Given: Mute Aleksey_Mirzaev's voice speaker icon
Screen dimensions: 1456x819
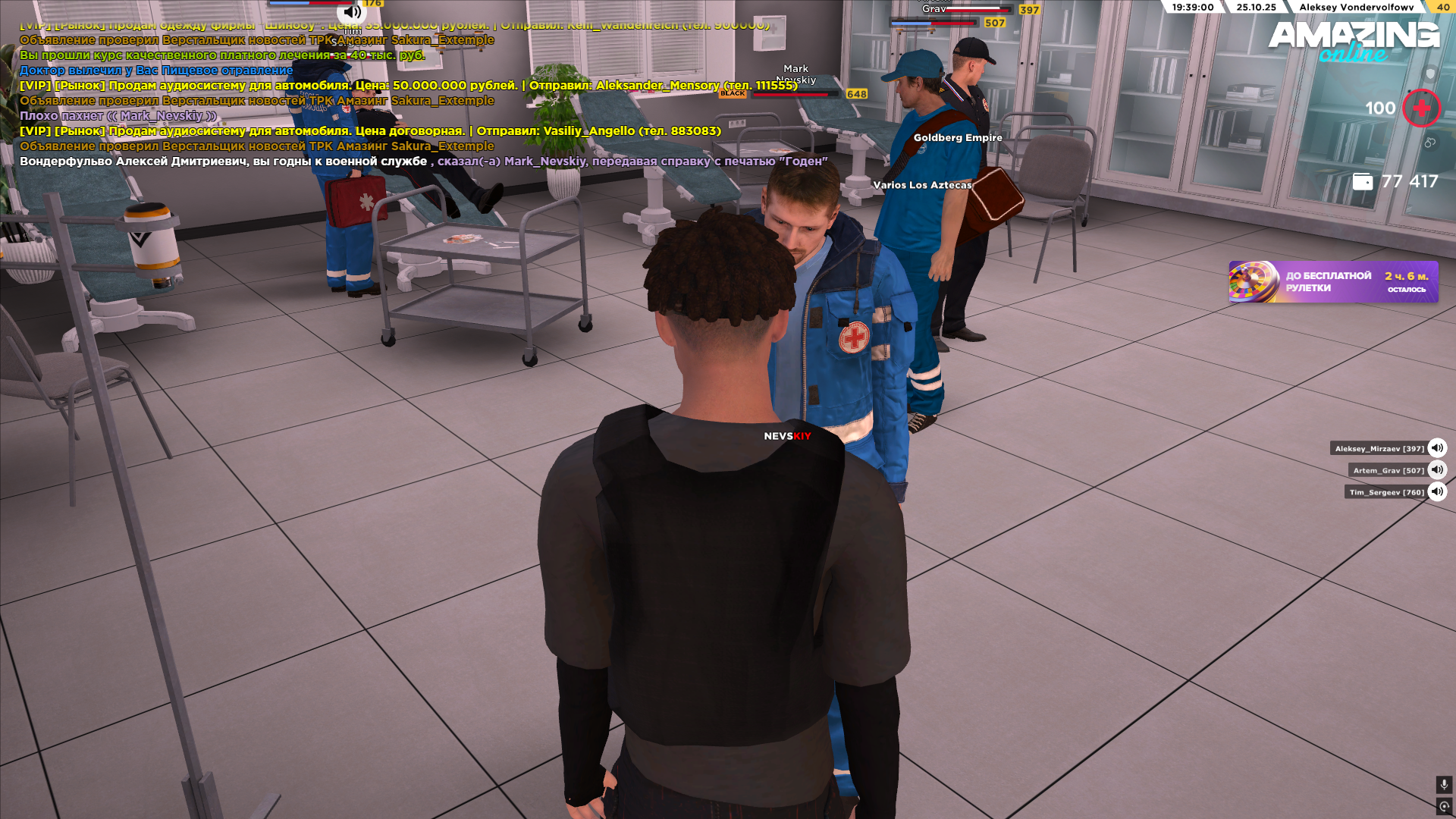Looking at the screenshot, I should (x=1437, y=448).
